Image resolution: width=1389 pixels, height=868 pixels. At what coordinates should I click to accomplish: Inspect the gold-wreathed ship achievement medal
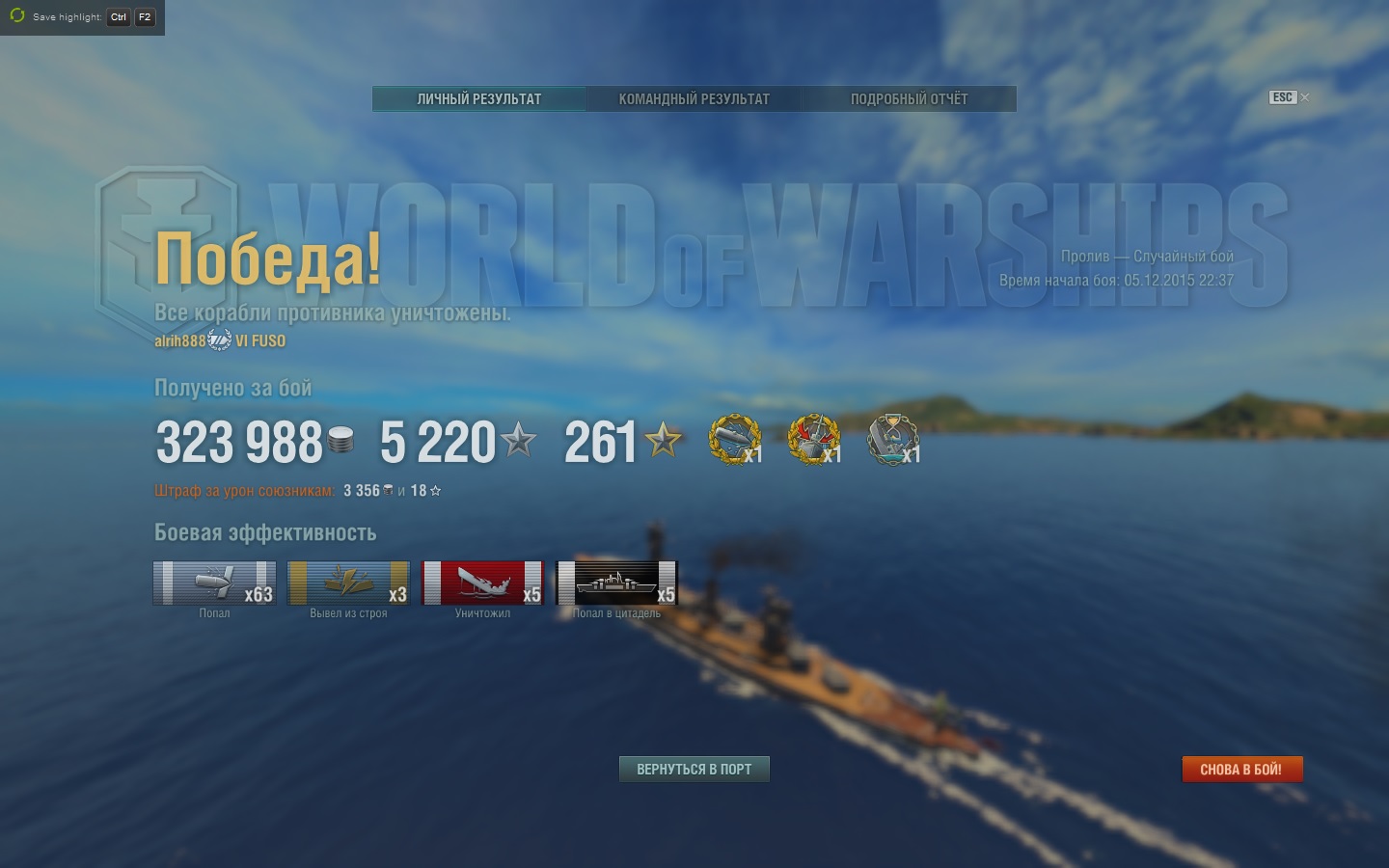tap(734, 440)
